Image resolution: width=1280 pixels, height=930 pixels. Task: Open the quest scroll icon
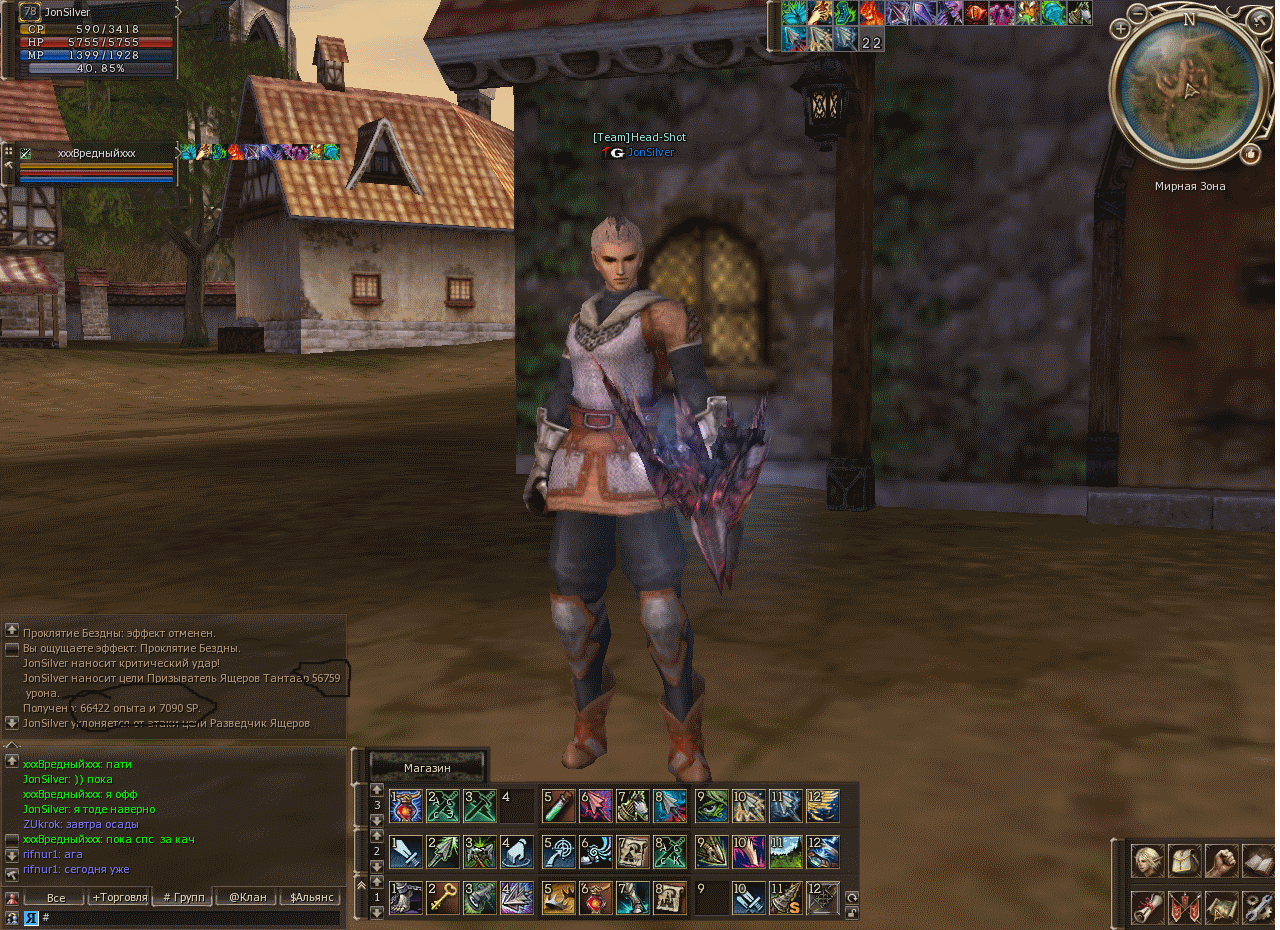(1146, 907)
